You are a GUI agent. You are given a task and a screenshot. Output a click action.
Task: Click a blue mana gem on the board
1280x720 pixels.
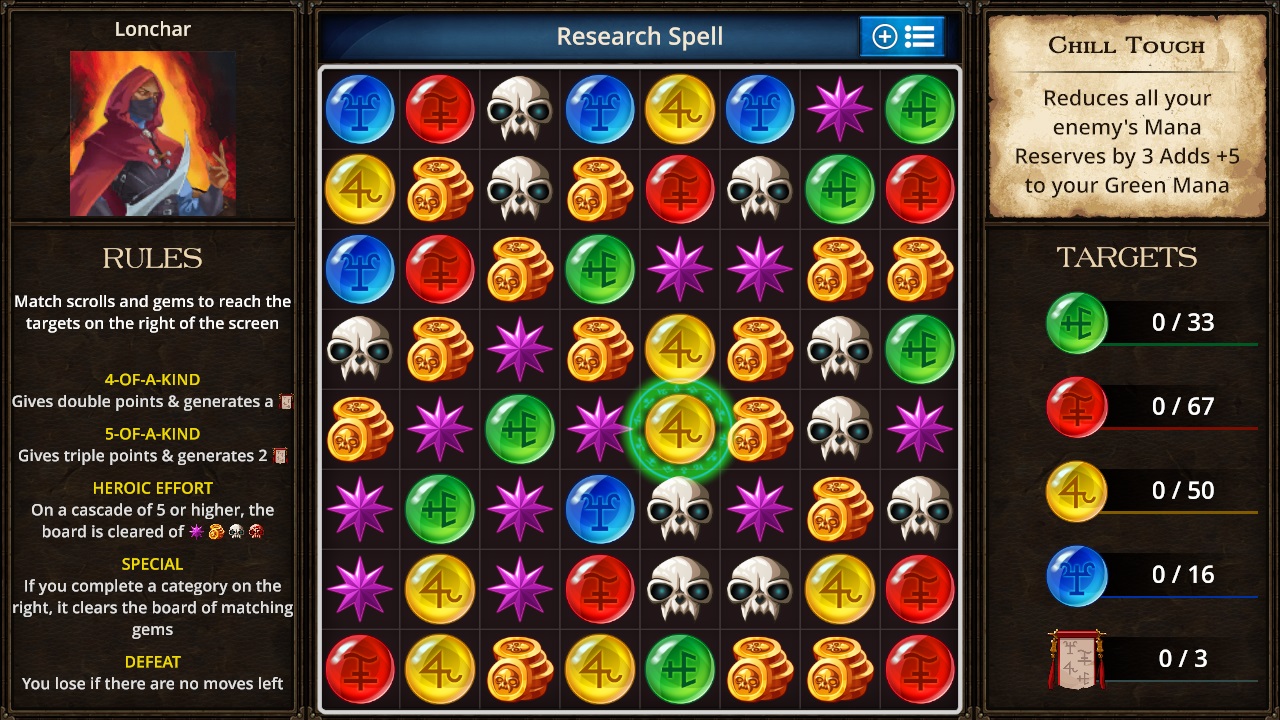pos(359,109)
